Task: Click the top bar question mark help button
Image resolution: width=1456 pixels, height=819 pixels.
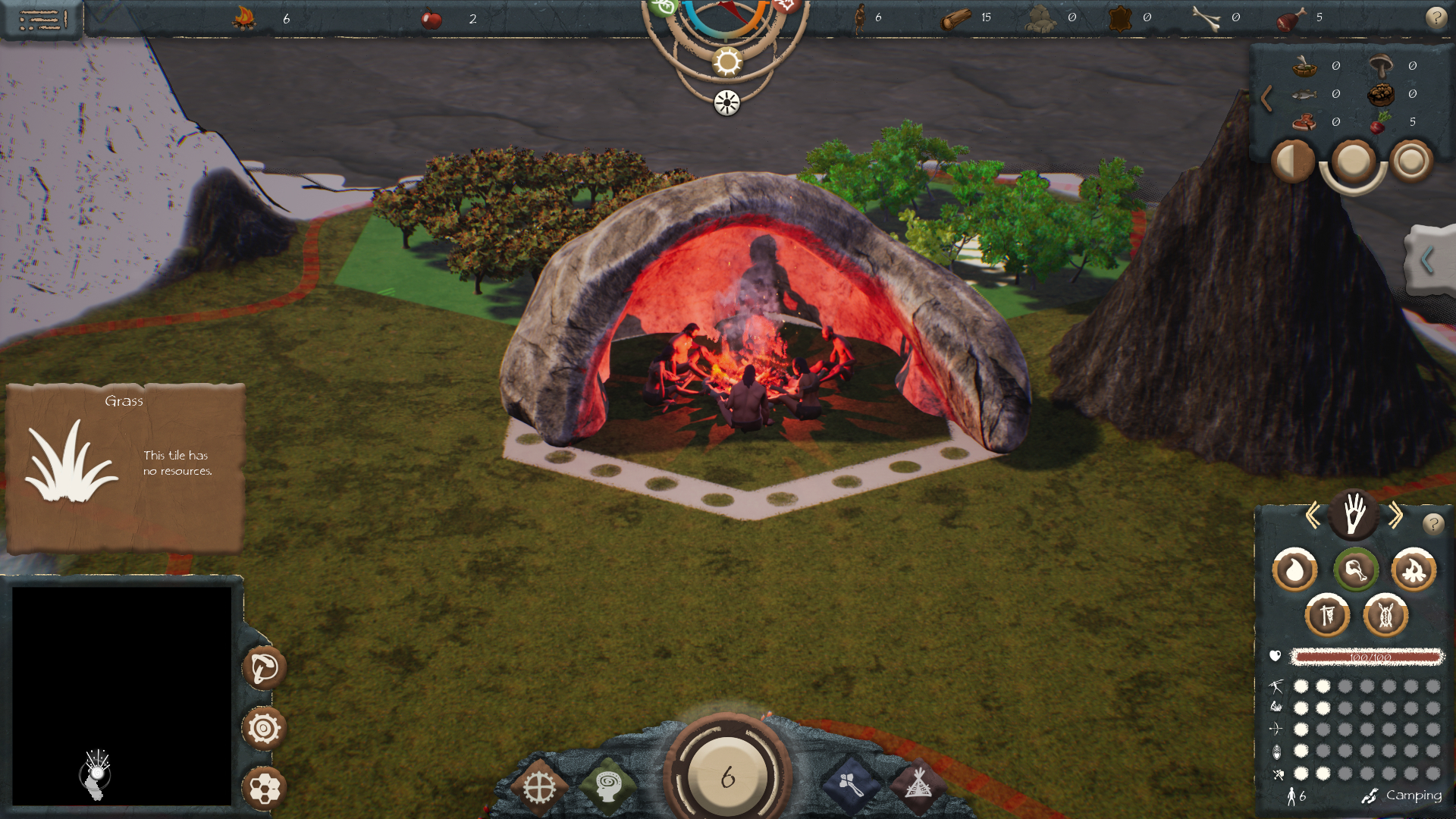Action: point(1436,17)
